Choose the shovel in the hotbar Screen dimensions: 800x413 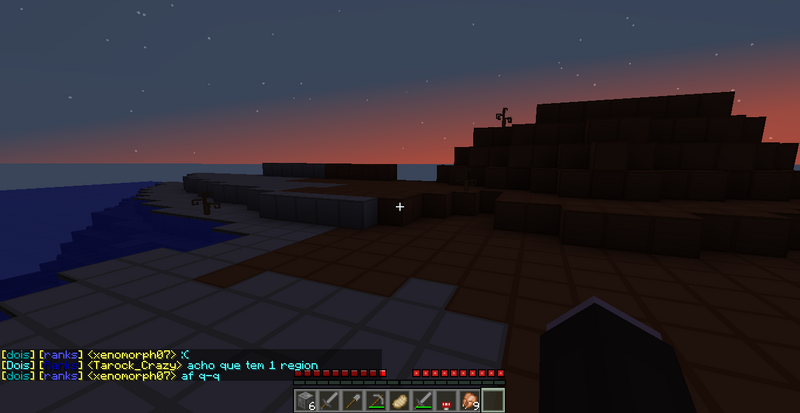click(353, 401)
